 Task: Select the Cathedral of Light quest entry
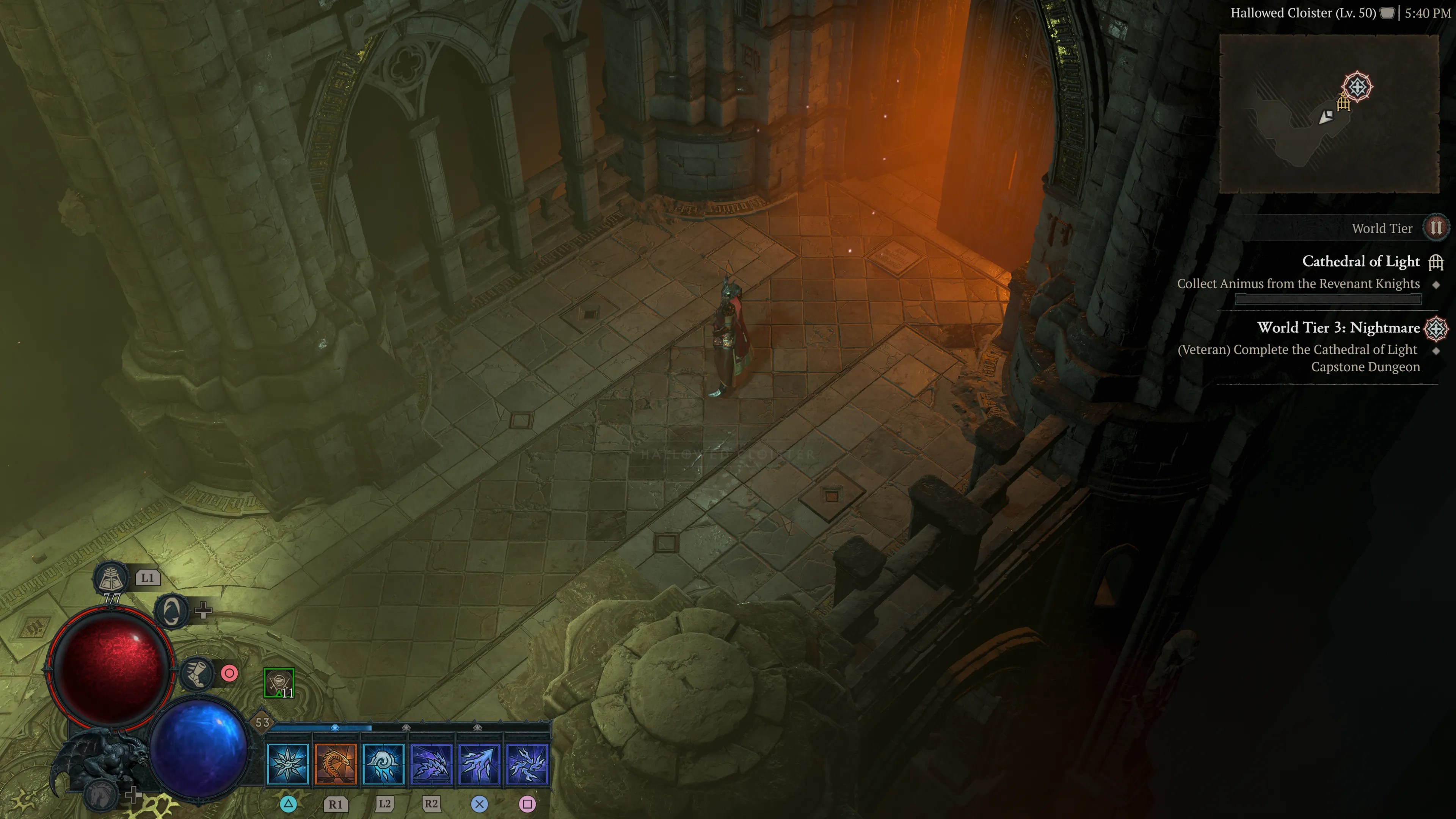1360,262
